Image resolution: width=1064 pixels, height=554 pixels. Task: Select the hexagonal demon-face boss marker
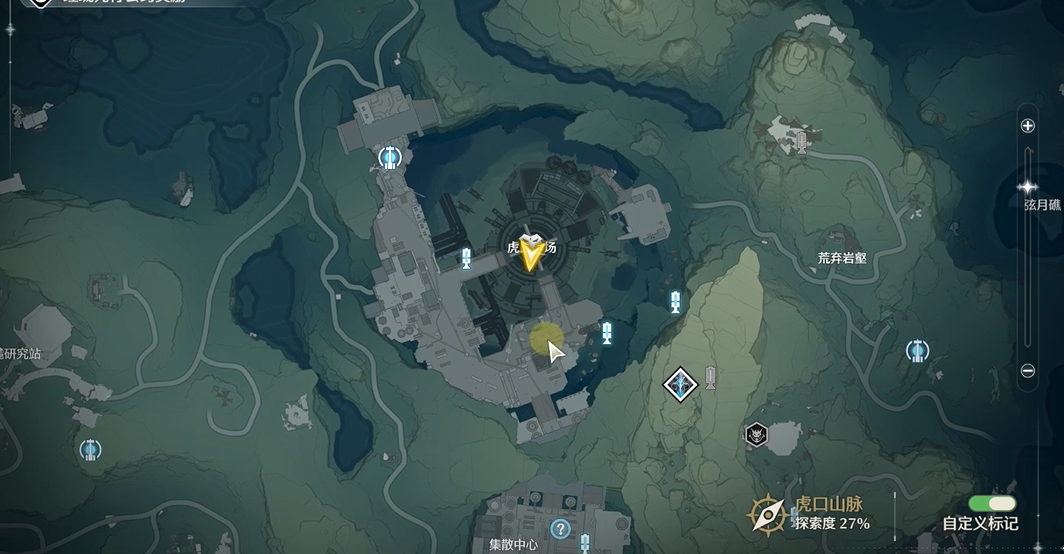click(756, 435)
